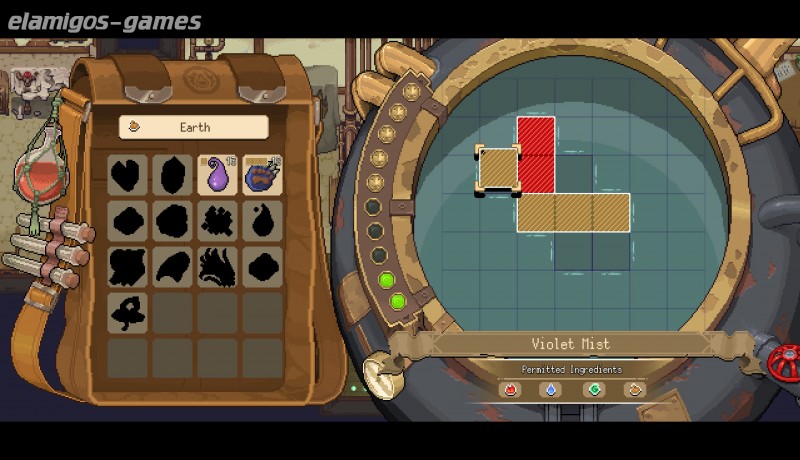800x460 pixels.
Task: Click the Violet Mist recipe banner
Action: (x=571, y=344)
